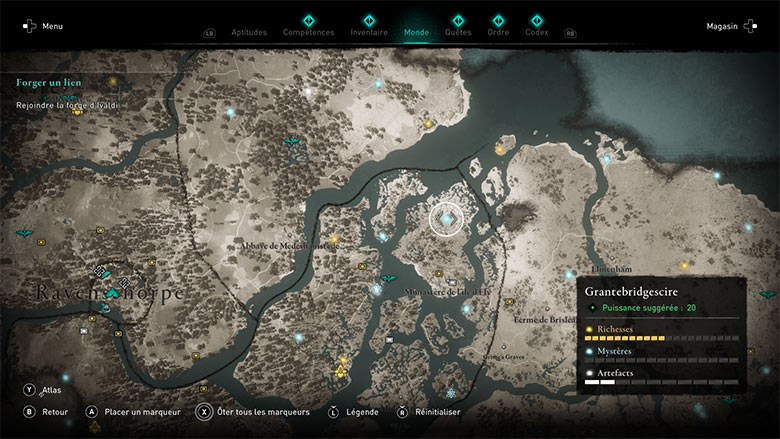Switch to the Compétences tab
This screenshot has height=439, width=780.
pyautogui.click(x=308, y=32)
